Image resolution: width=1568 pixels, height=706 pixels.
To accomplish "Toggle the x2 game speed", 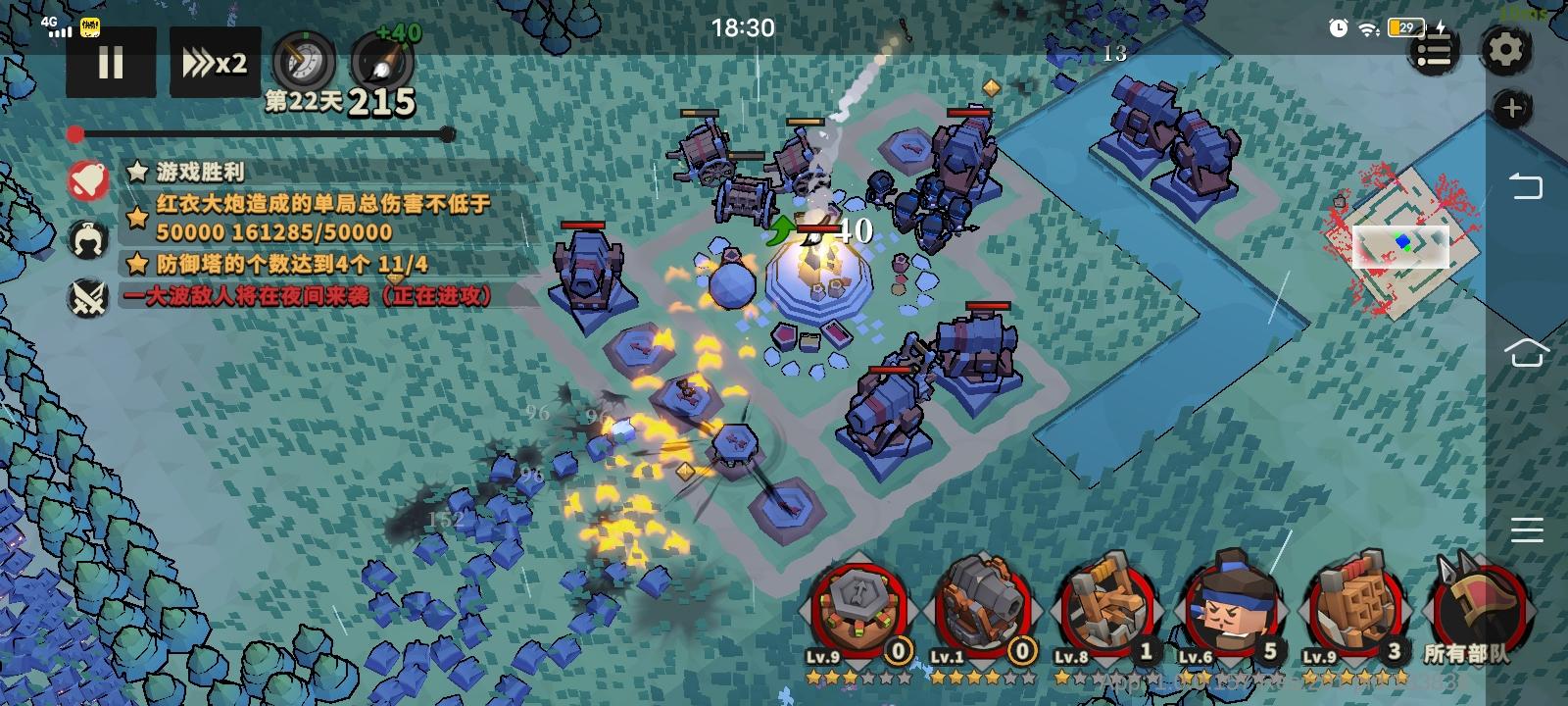I will (214, 63).
